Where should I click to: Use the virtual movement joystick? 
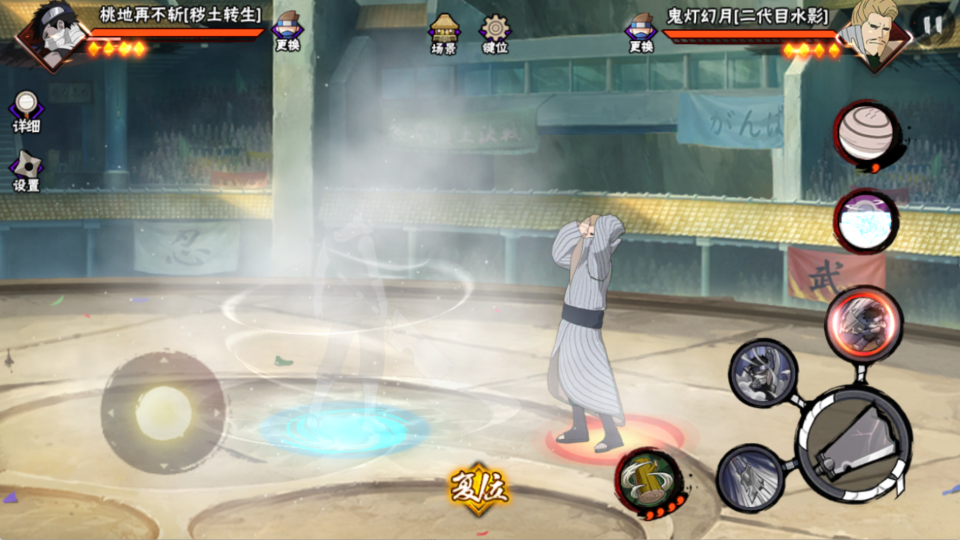(x=163, y=412)
